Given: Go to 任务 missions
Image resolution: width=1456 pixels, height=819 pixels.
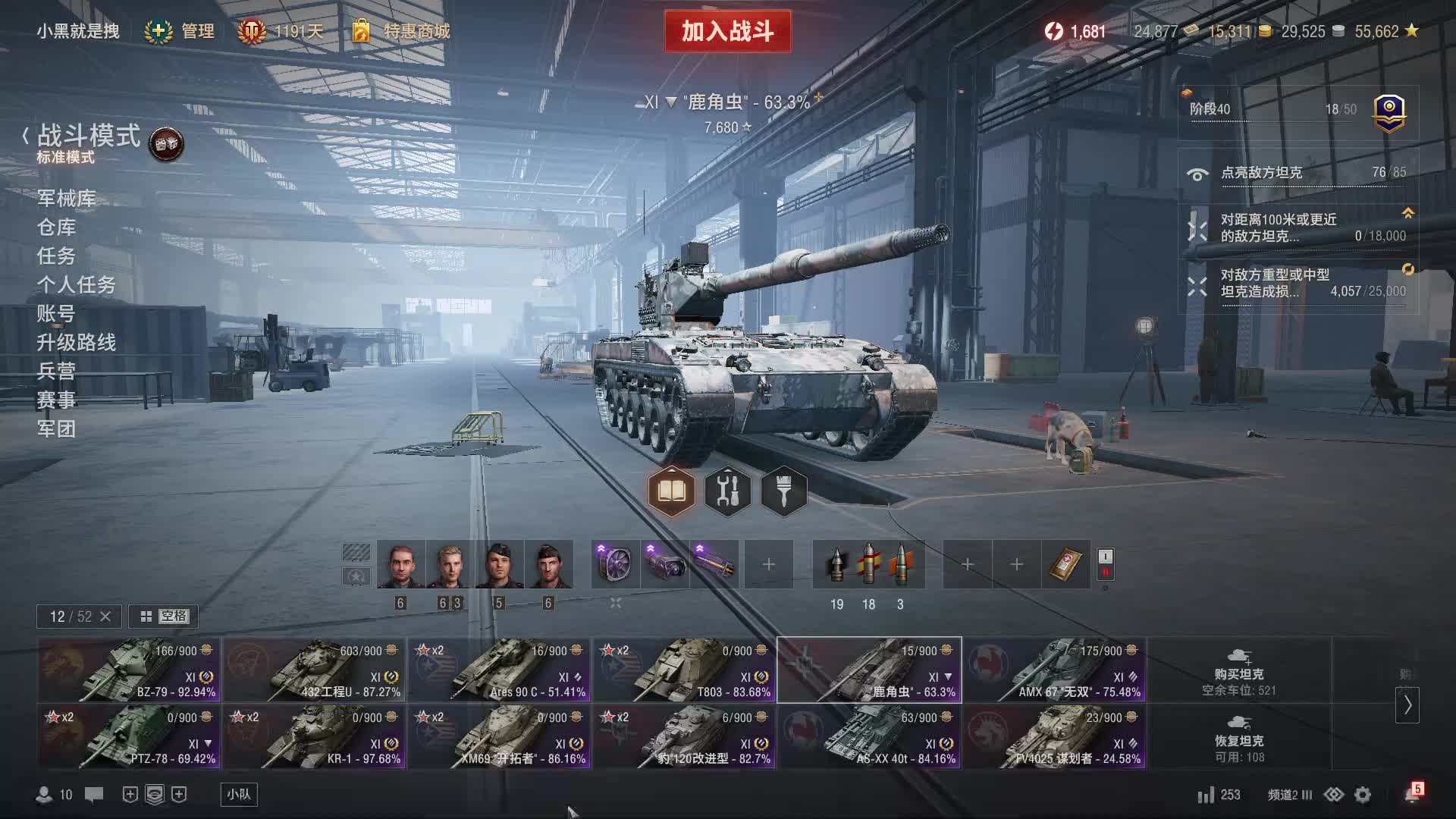Looking at the screenshot, I should click(x=56, y=256).
